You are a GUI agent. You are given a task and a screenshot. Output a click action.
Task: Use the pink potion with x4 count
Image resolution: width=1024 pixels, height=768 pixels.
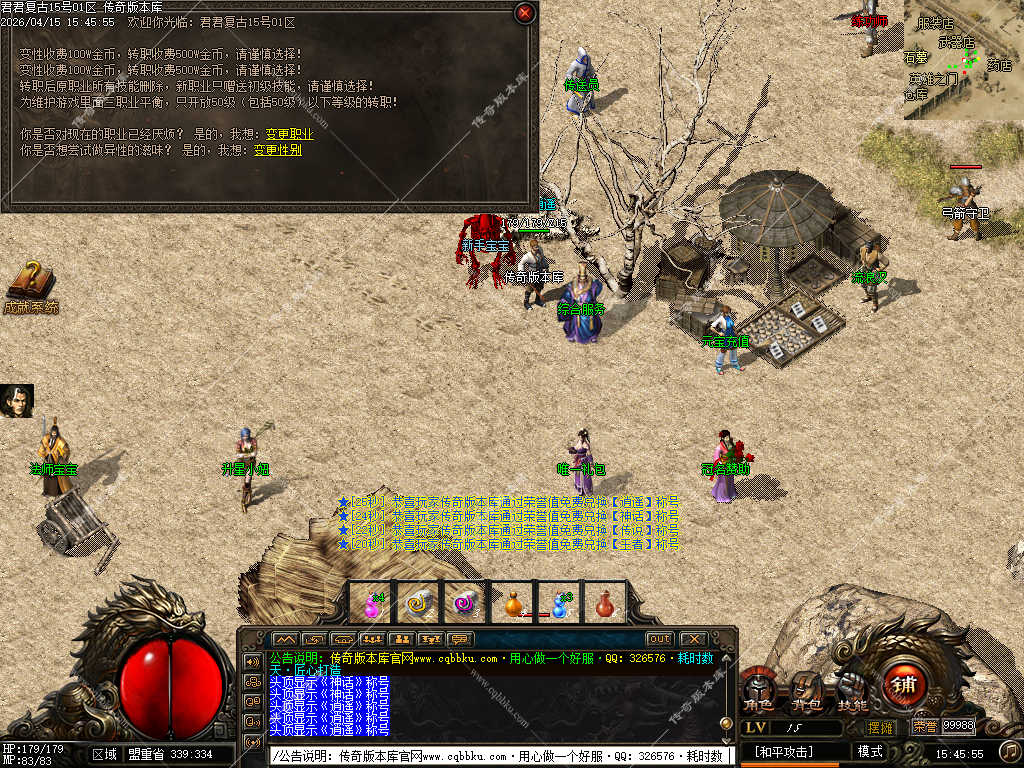tap(370, 603)
